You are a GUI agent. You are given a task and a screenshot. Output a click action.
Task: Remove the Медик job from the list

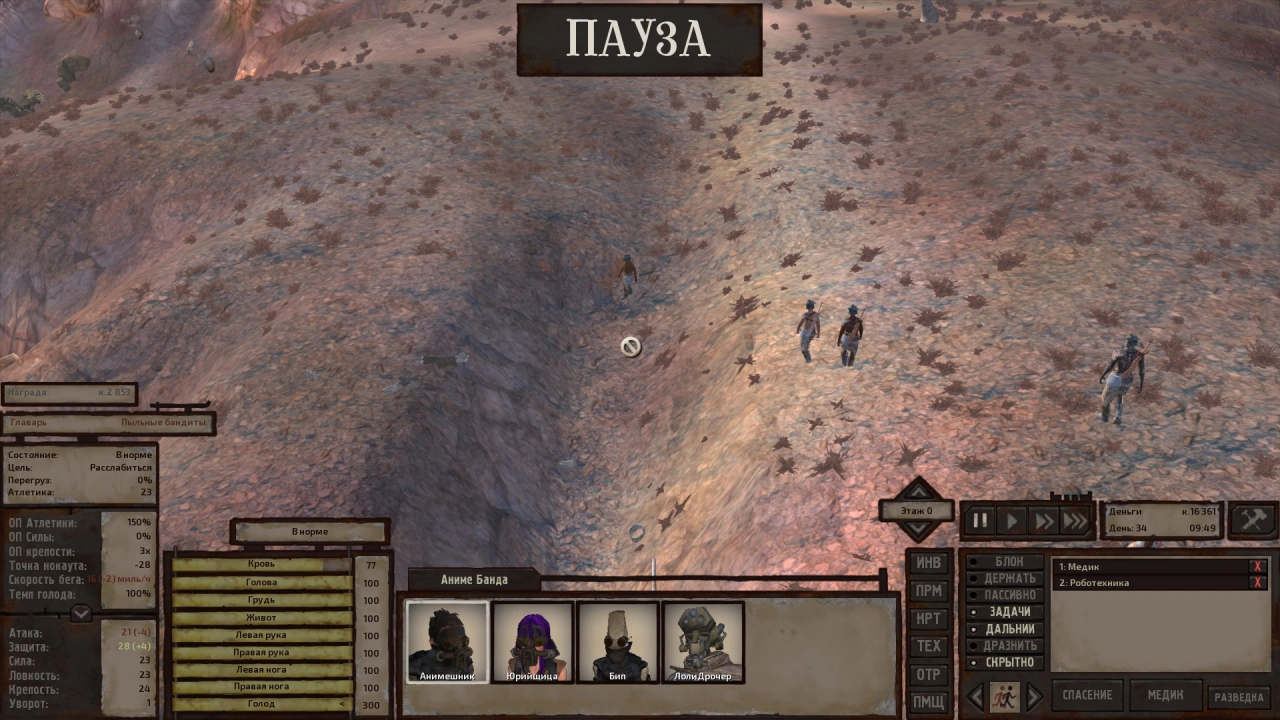[1257, 567]
